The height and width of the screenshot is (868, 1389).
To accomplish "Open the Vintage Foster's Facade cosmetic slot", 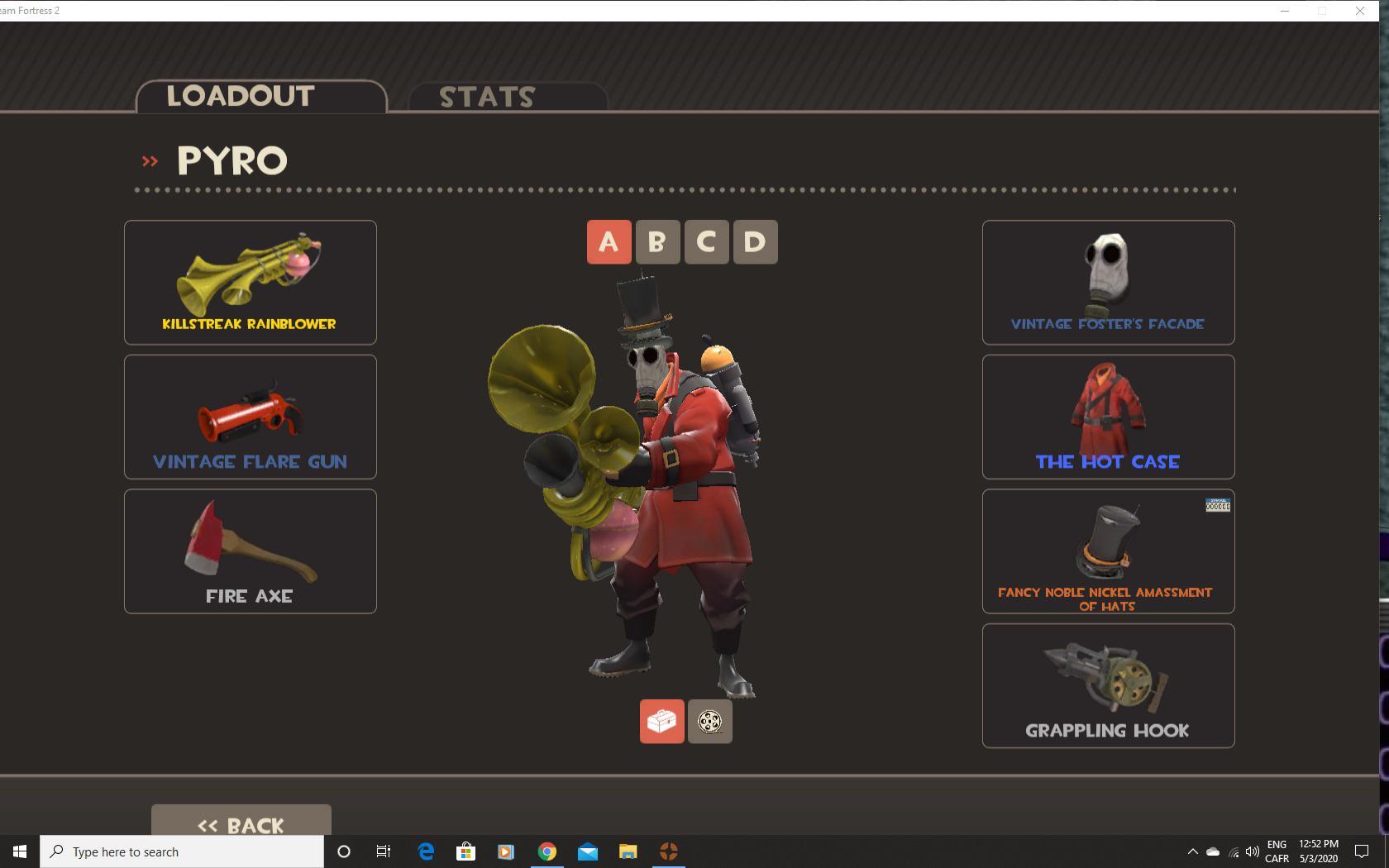I will point(1107,281).
